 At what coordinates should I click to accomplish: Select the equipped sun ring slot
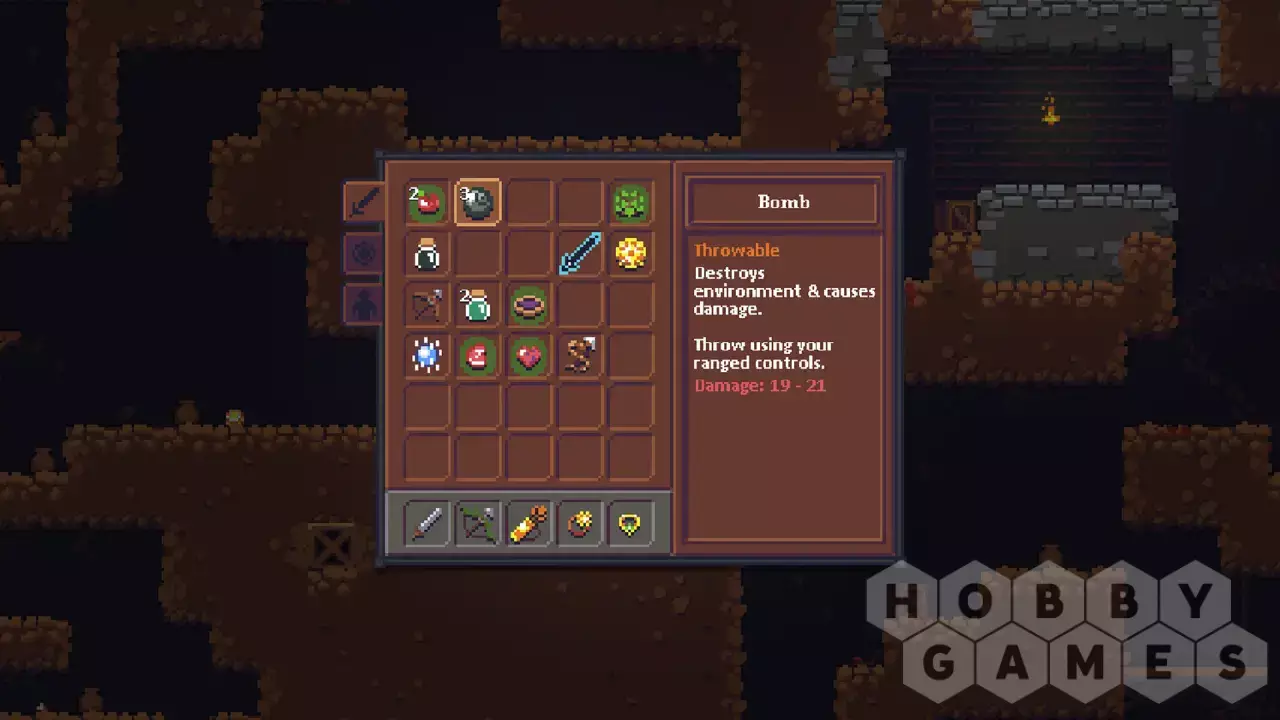[579, 524]
